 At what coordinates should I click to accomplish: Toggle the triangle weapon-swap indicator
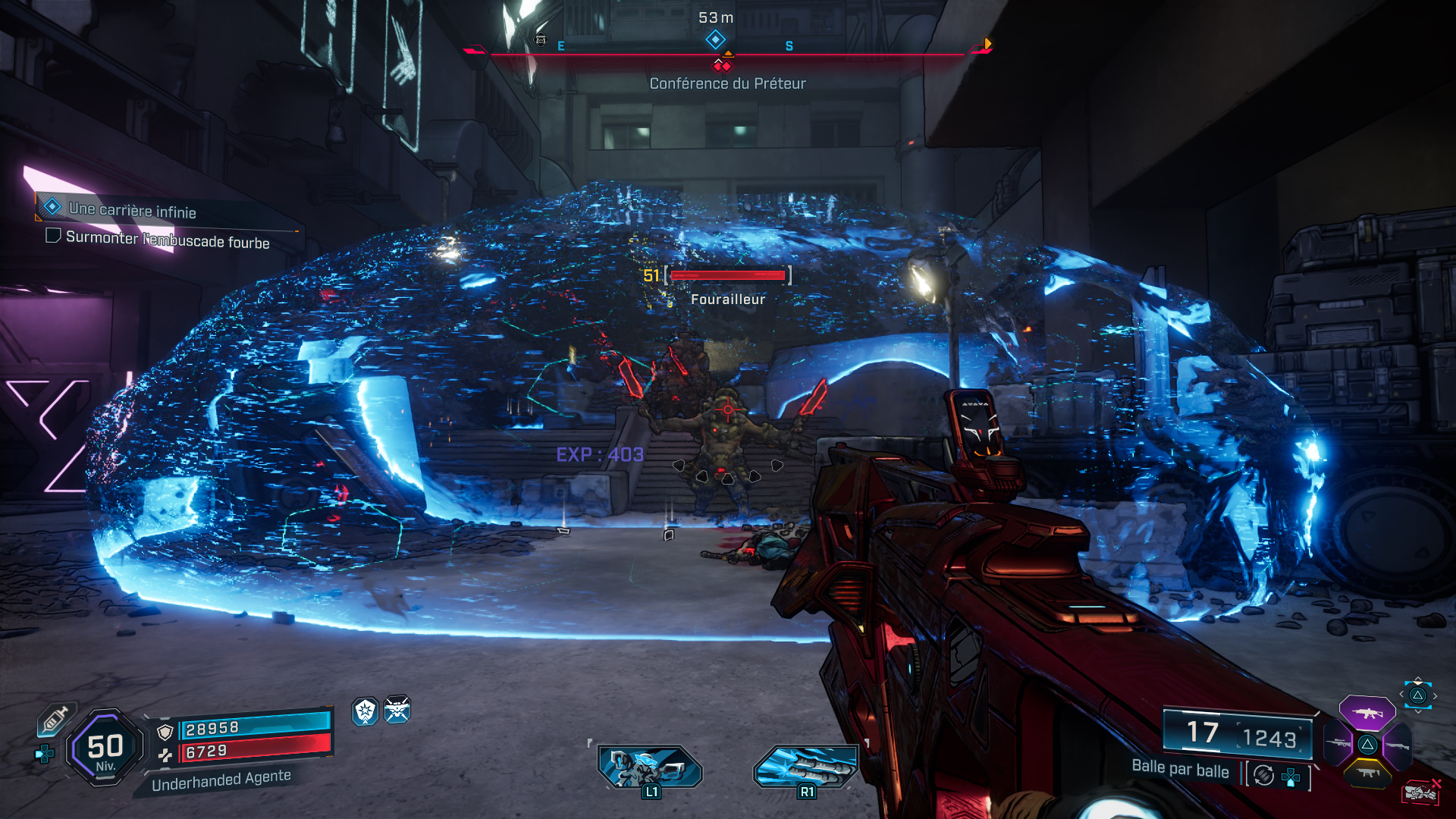point(1418,695)
